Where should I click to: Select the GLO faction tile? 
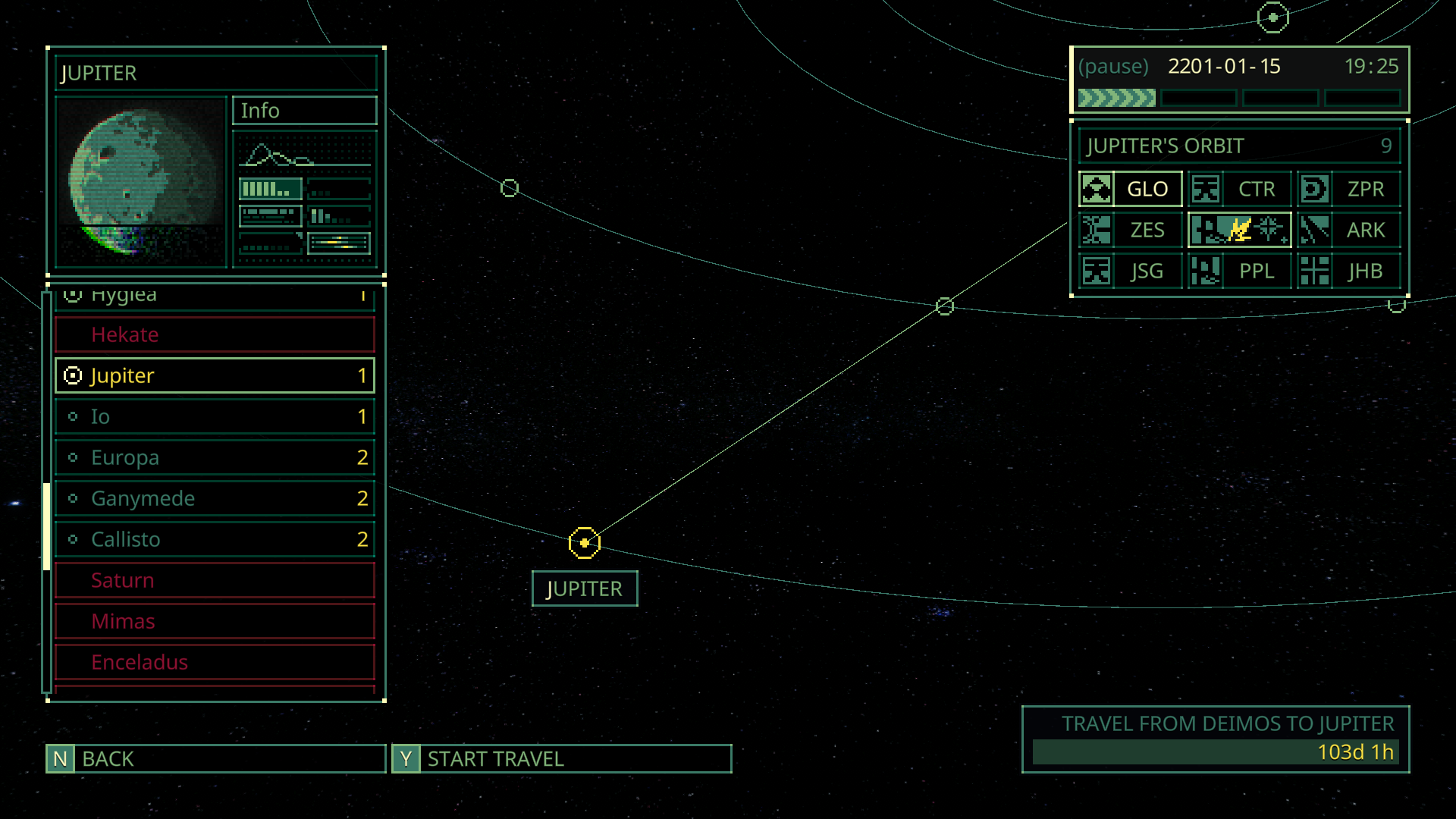point(1130,190)
